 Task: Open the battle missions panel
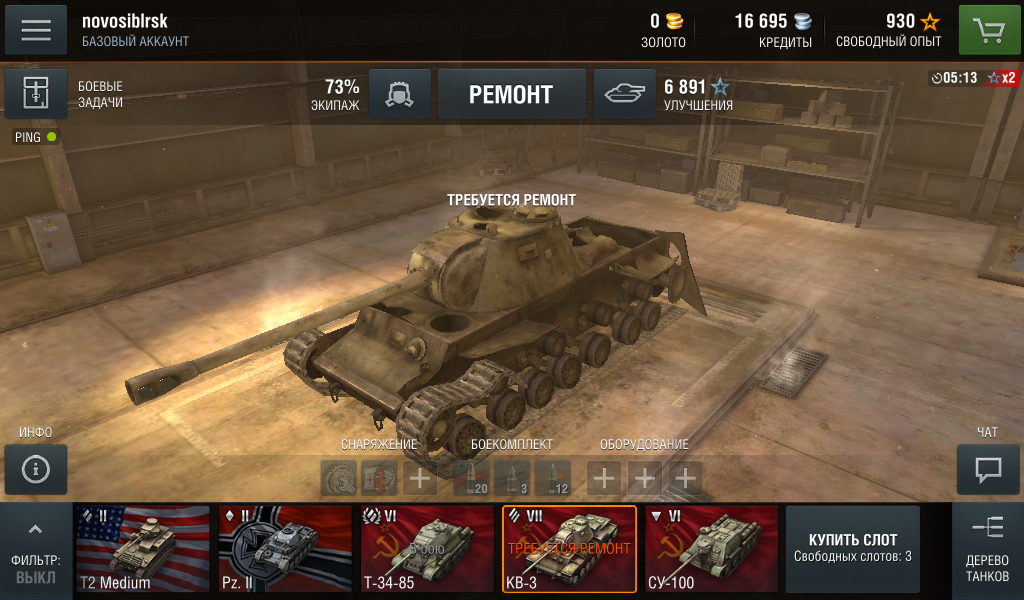point(36,94)
